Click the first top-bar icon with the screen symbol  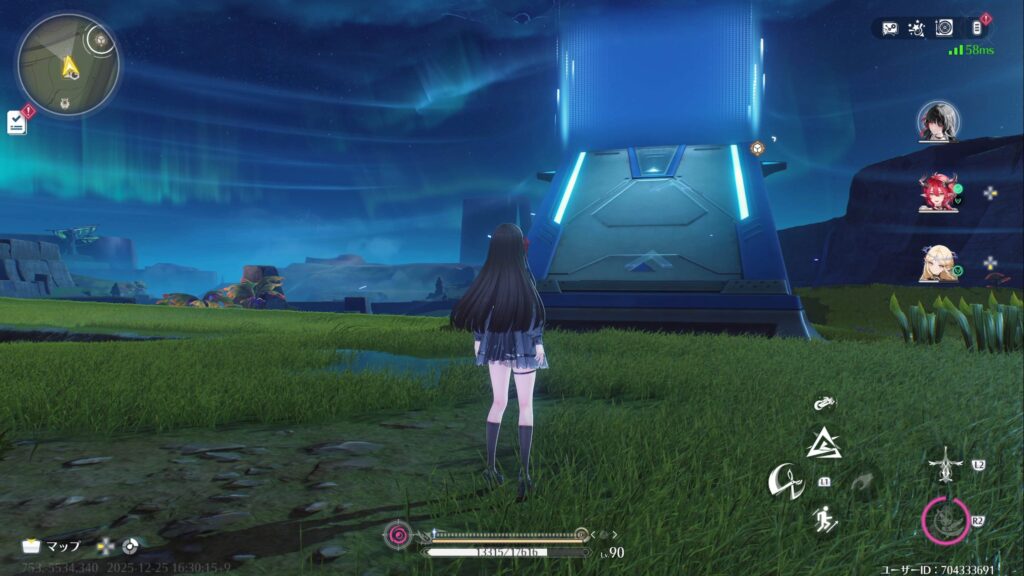point(889,29)
